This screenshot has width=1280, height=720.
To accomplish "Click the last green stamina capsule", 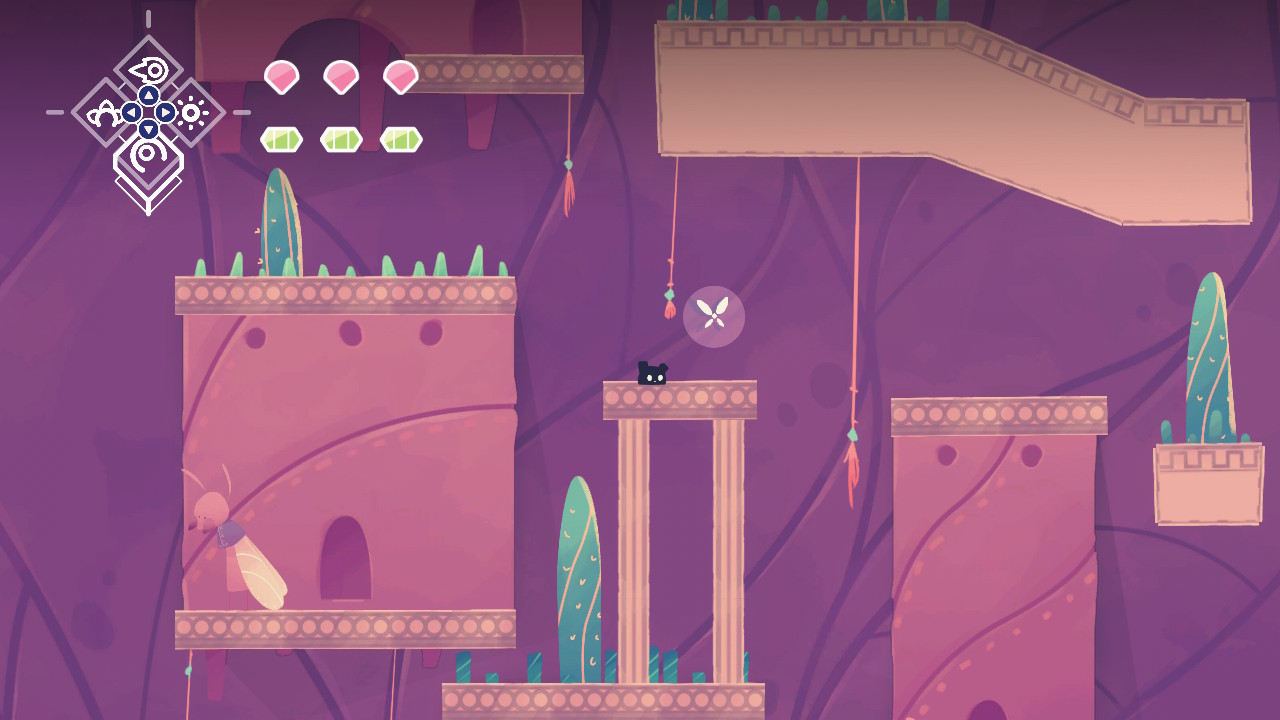I will [401, 139].
